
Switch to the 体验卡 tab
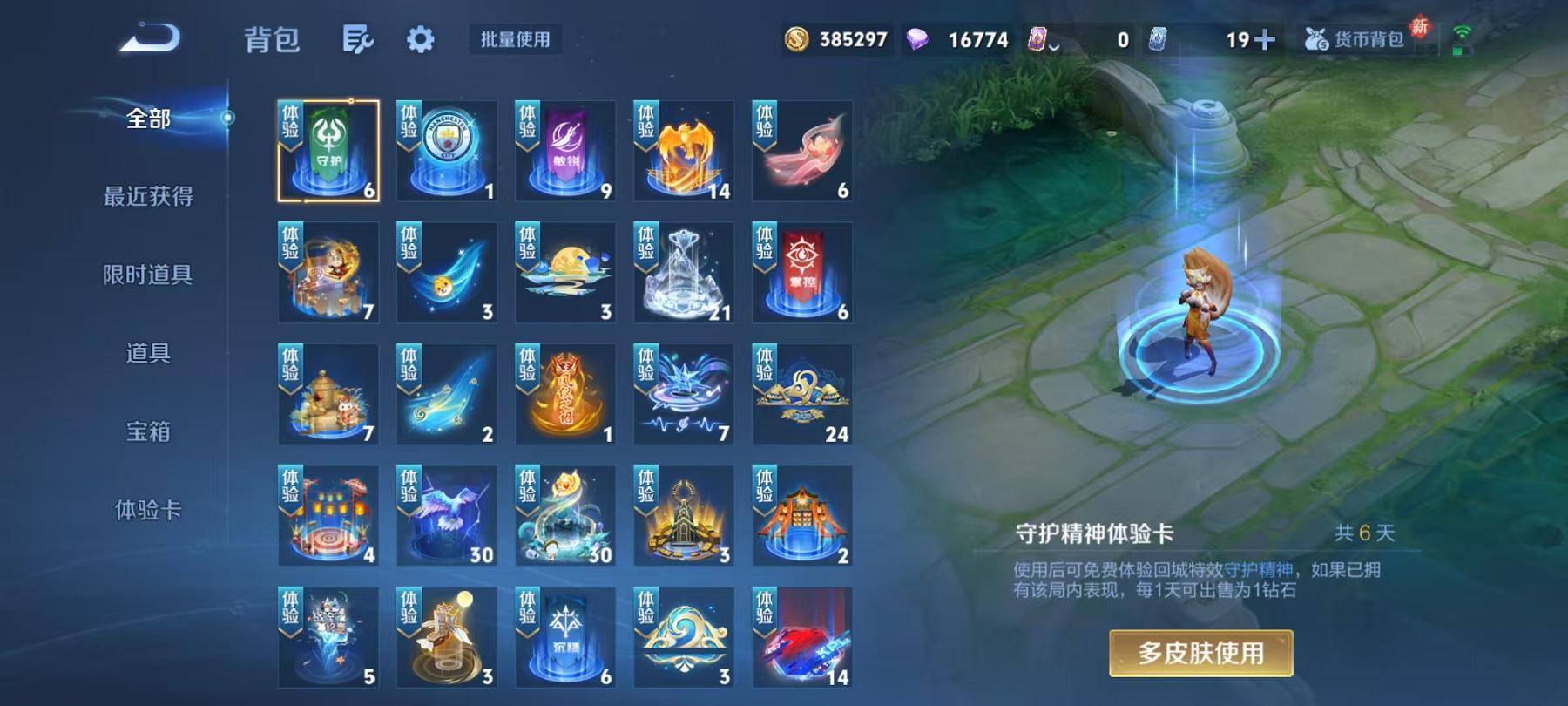pos(150,511)
